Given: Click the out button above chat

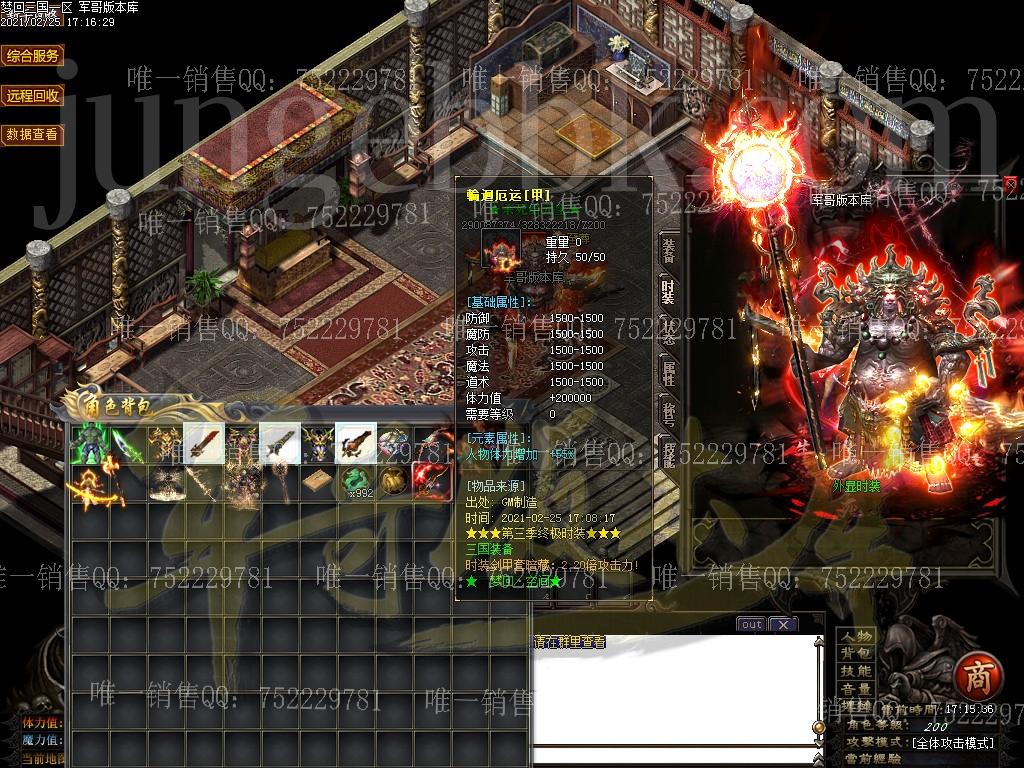Looking at the screenshot, I should point(751,625).
